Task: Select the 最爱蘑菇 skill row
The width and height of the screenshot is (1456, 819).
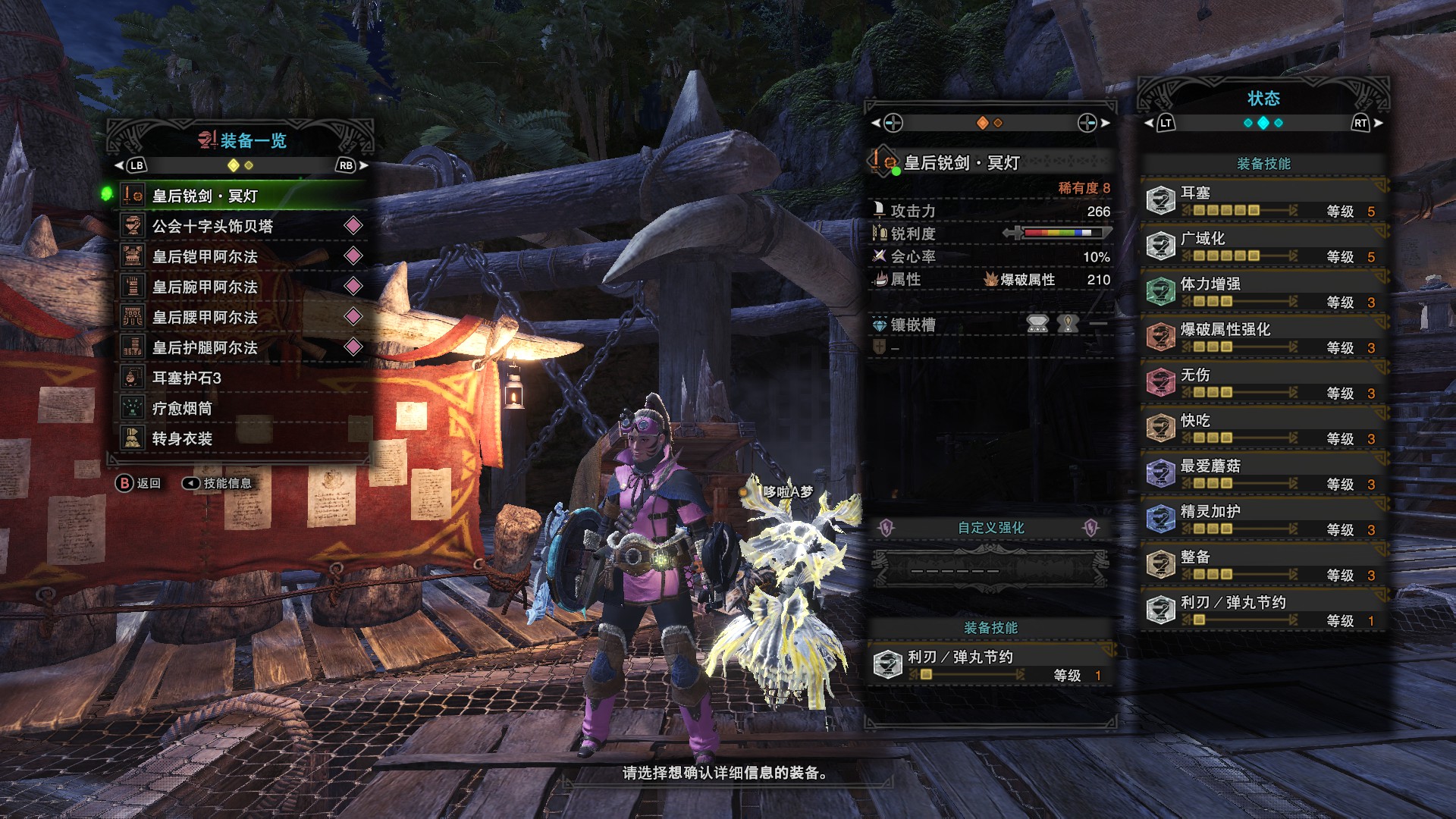Action: (1263, 474)
